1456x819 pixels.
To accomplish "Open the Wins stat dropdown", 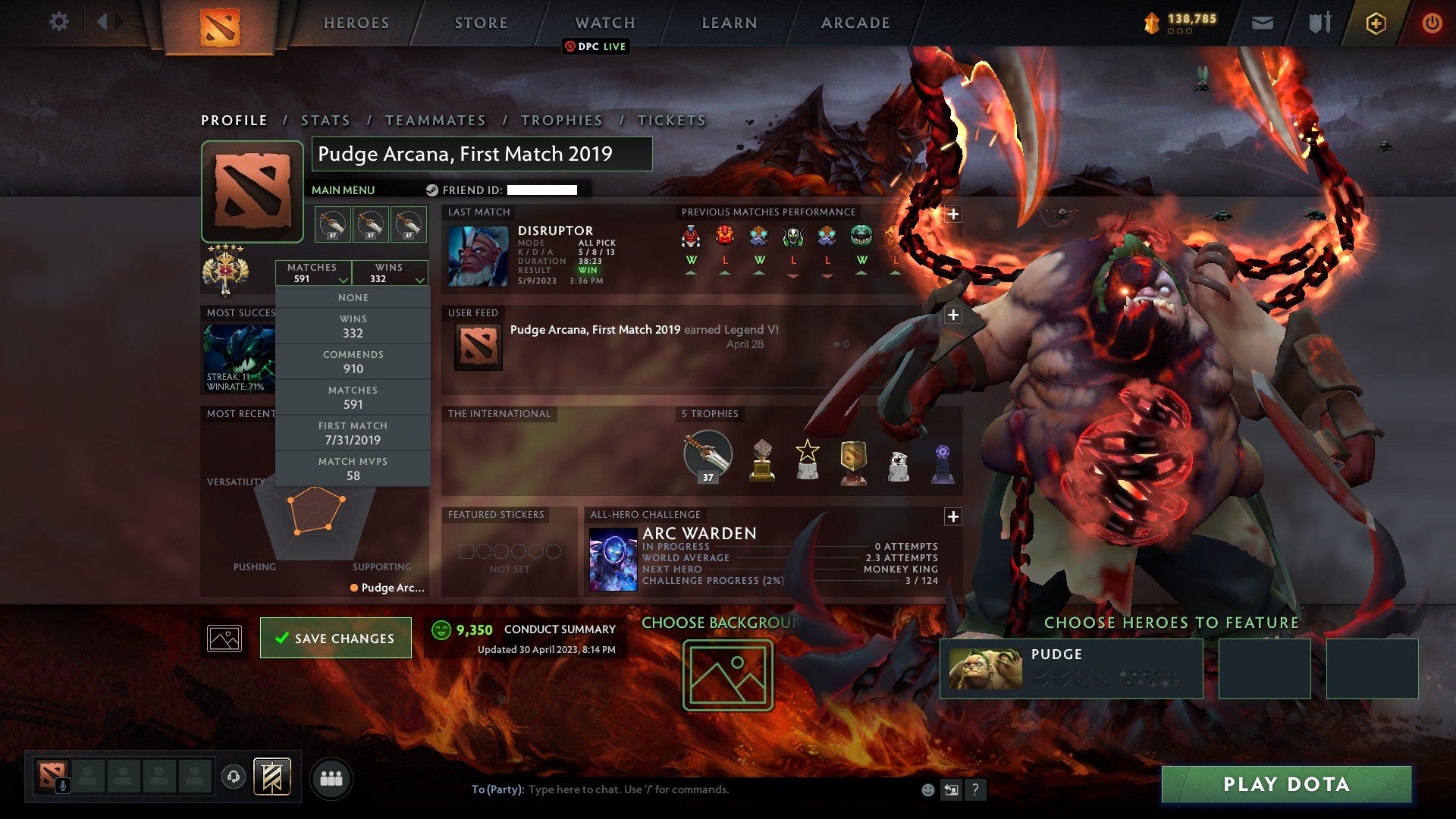I will pyautogui.click(x=390, y=273).
